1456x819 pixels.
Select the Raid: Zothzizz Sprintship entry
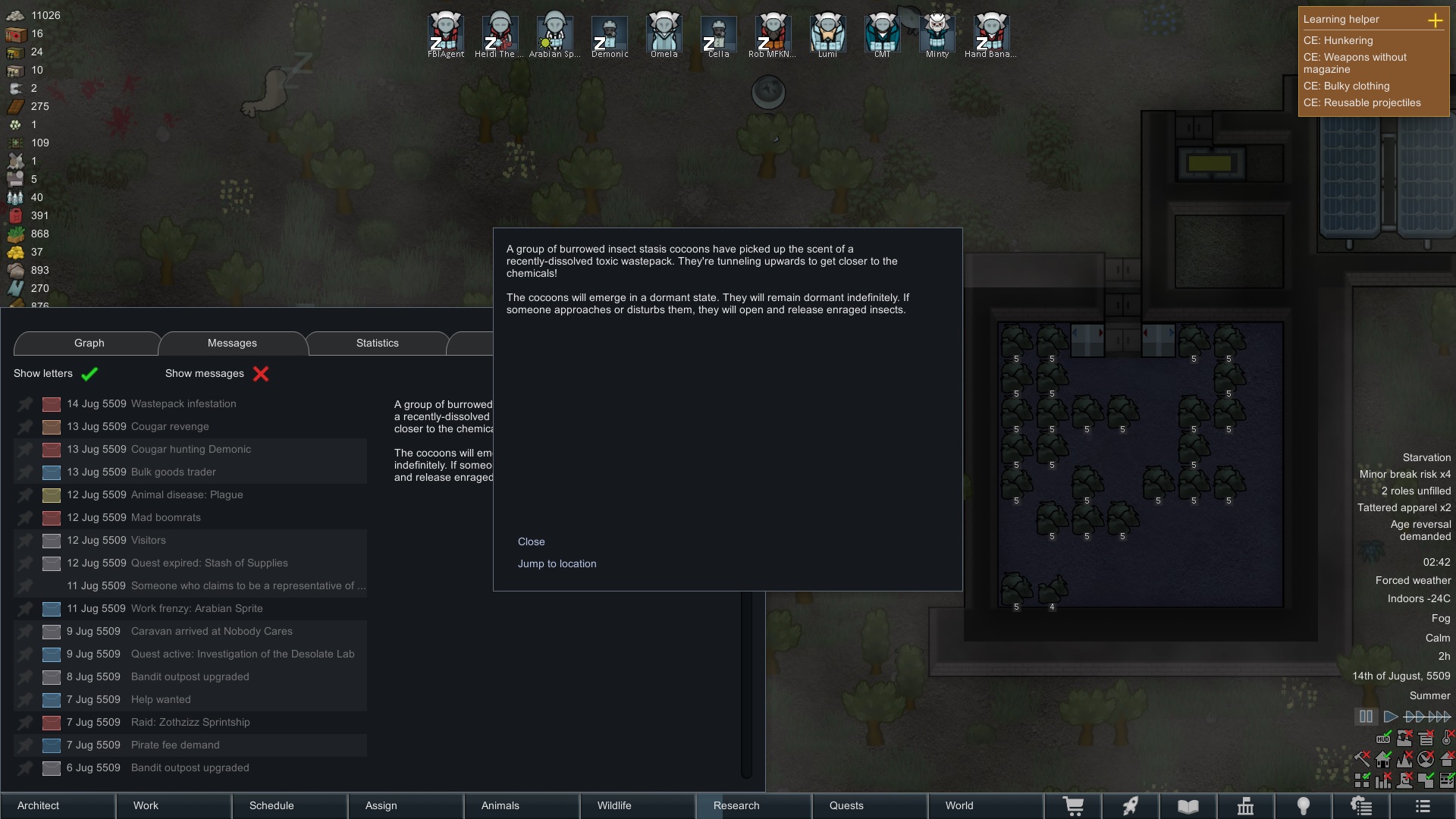190,722
